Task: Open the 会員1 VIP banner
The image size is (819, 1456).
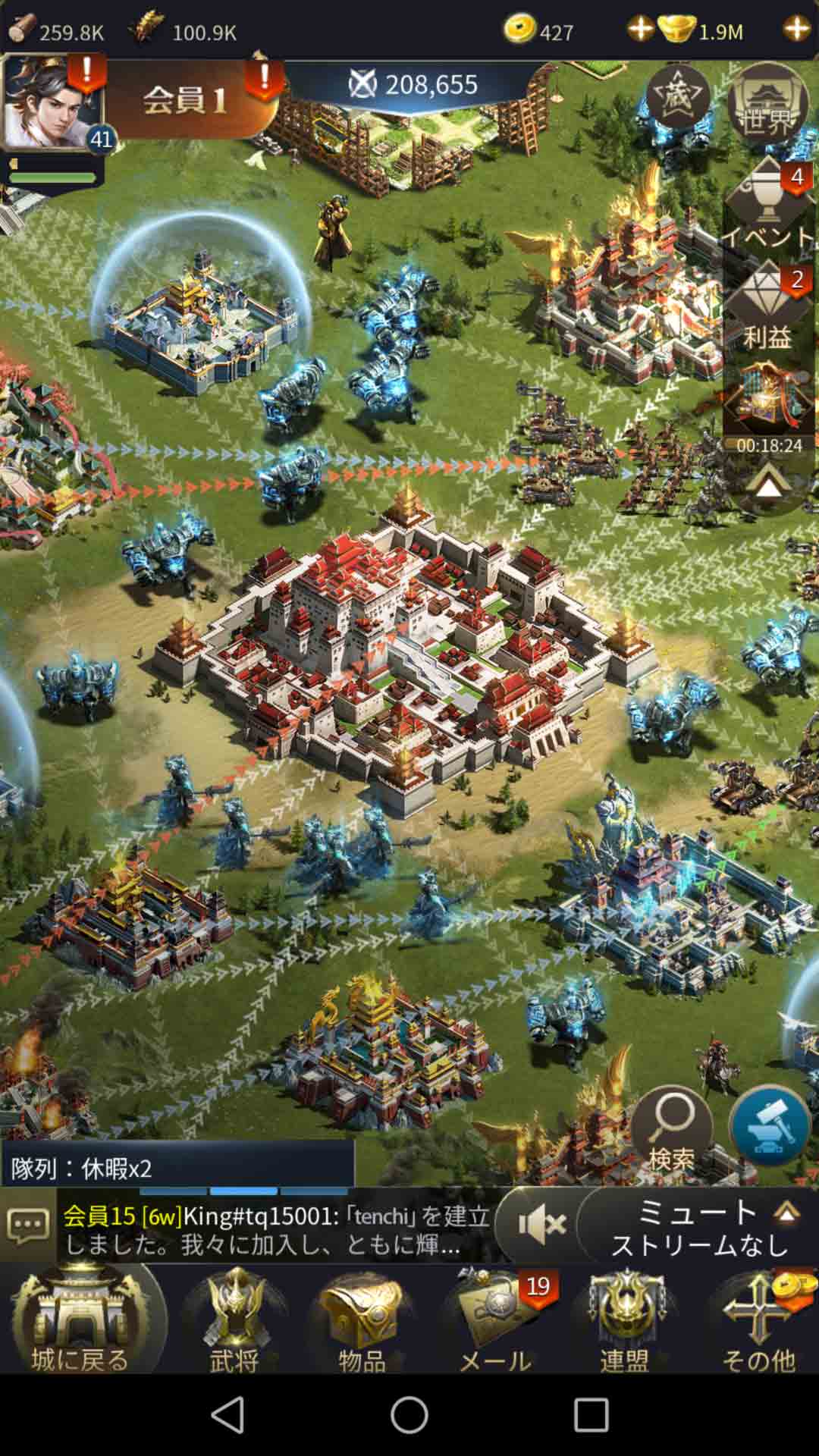Action: 186,100
